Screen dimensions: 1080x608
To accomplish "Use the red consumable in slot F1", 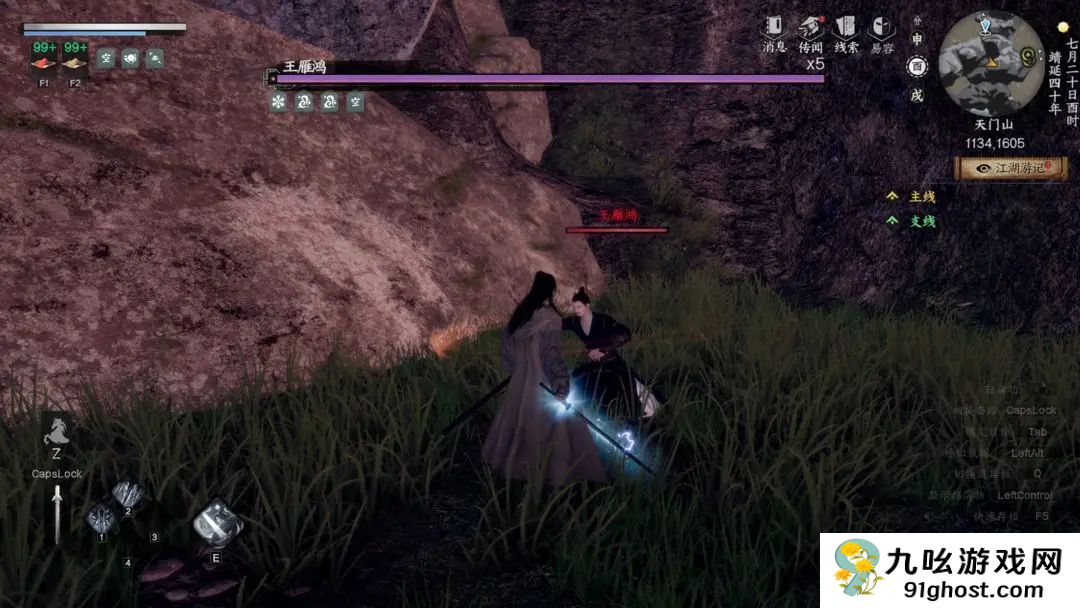I will point(44,62).
